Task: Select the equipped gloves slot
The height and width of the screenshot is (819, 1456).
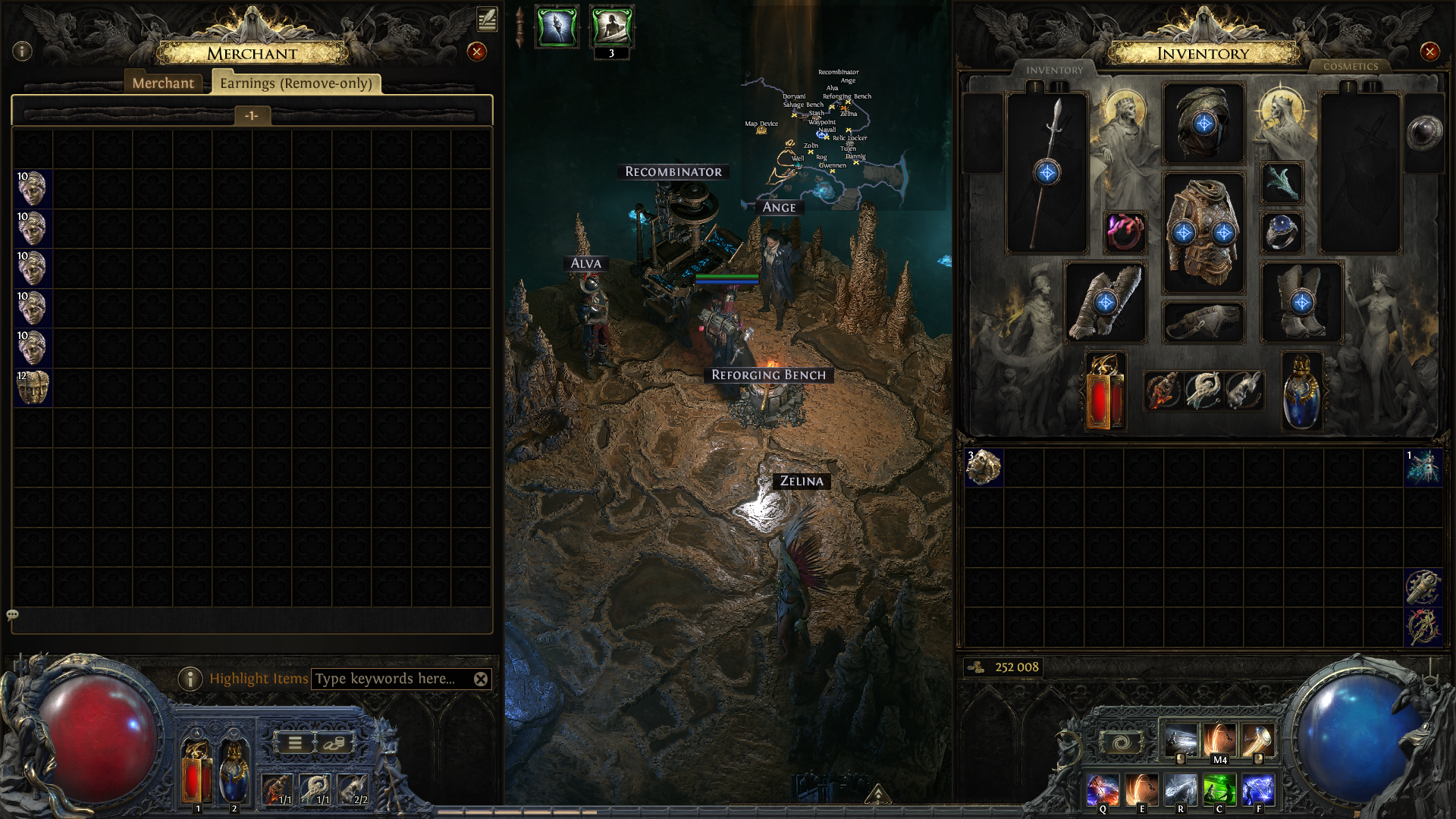Action: (x=1105, y=303)
